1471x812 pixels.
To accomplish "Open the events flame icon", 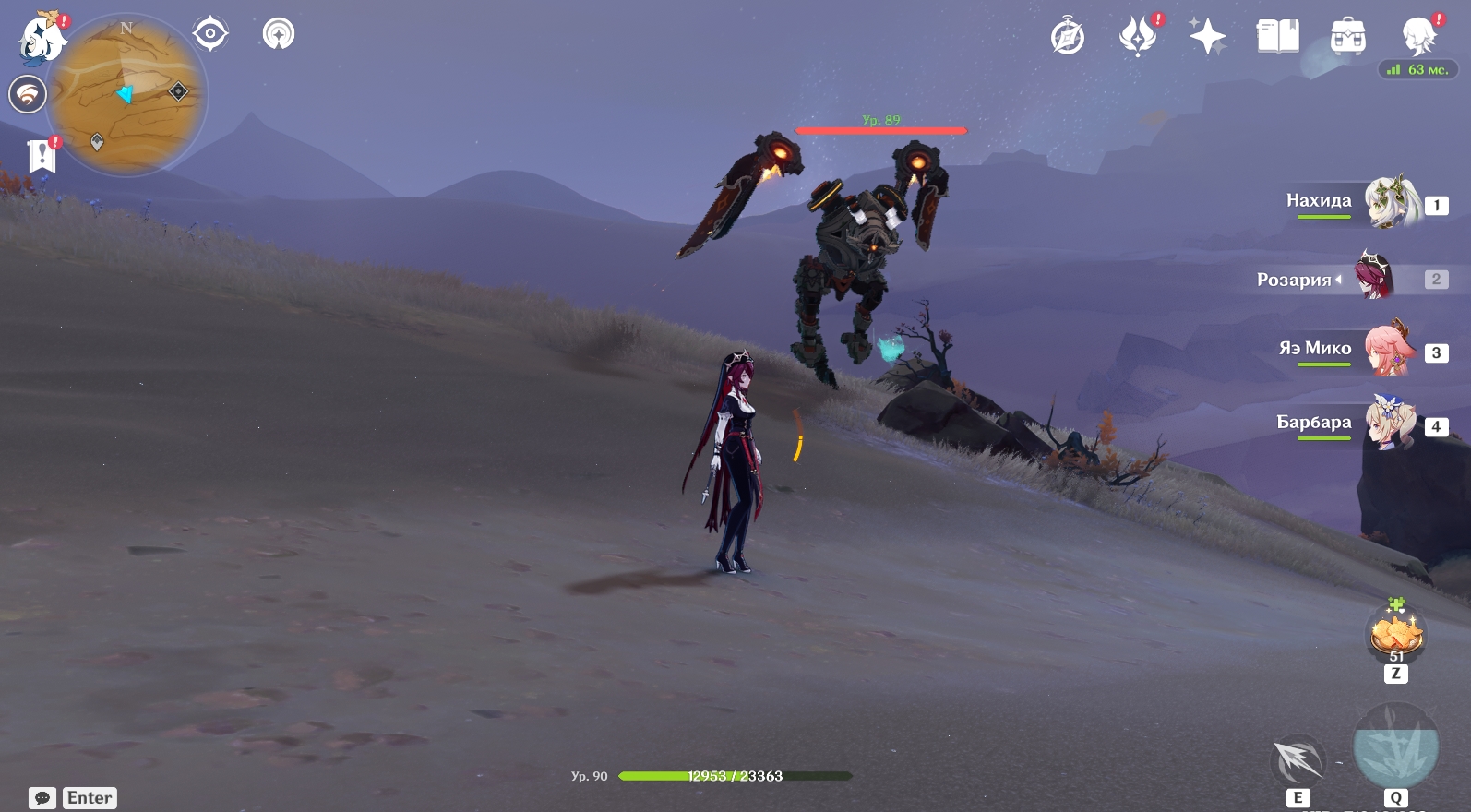I will 1138,37.
